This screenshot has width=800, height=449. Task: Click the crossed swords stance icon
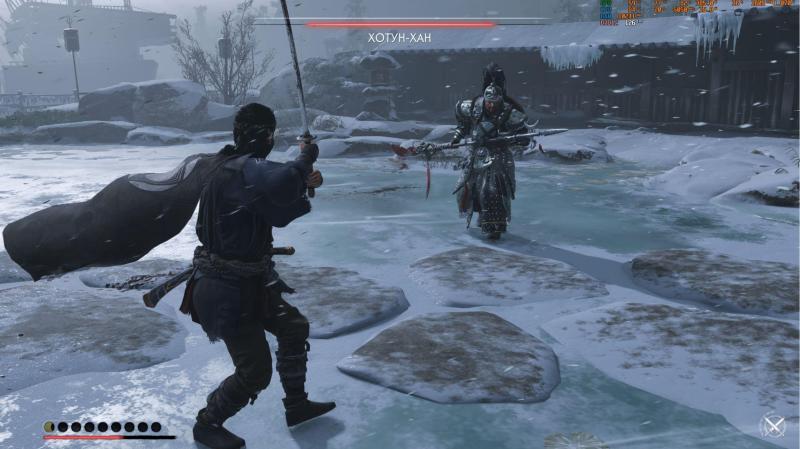pyautogui.click(x=773, y=425)
